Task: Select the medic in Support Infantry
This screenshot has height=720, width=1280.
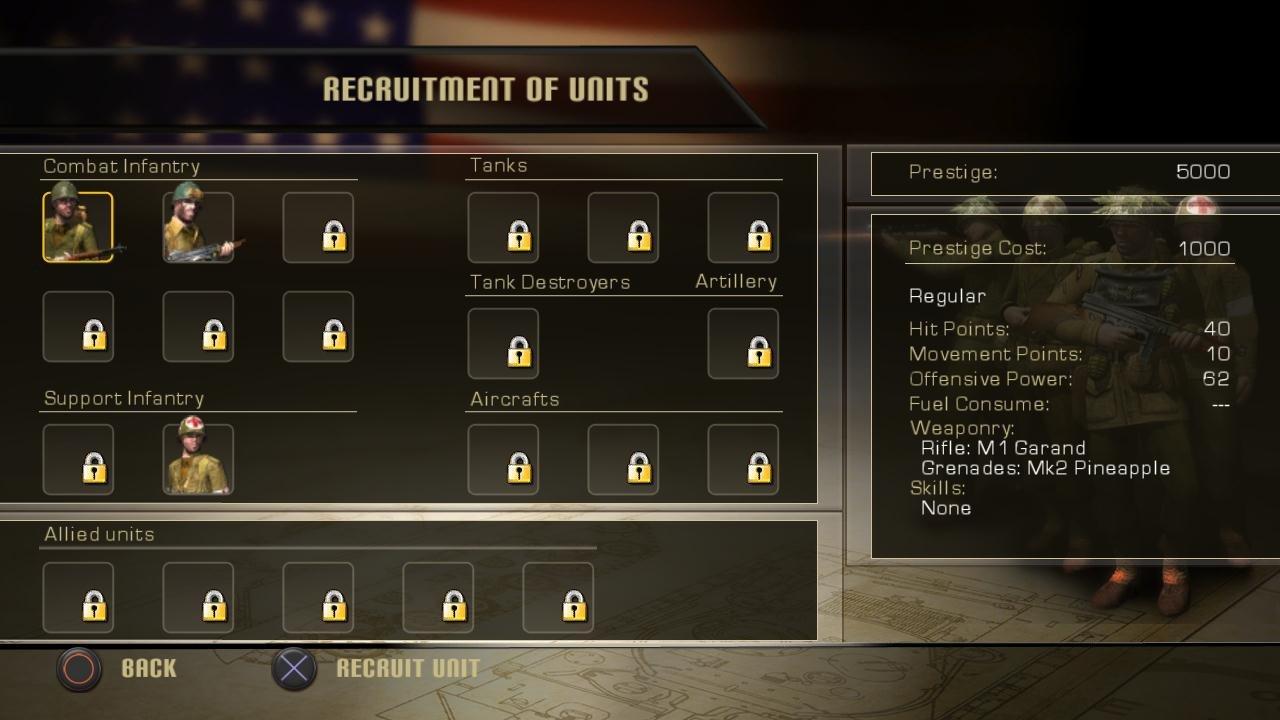Action: tap(198, 459)
